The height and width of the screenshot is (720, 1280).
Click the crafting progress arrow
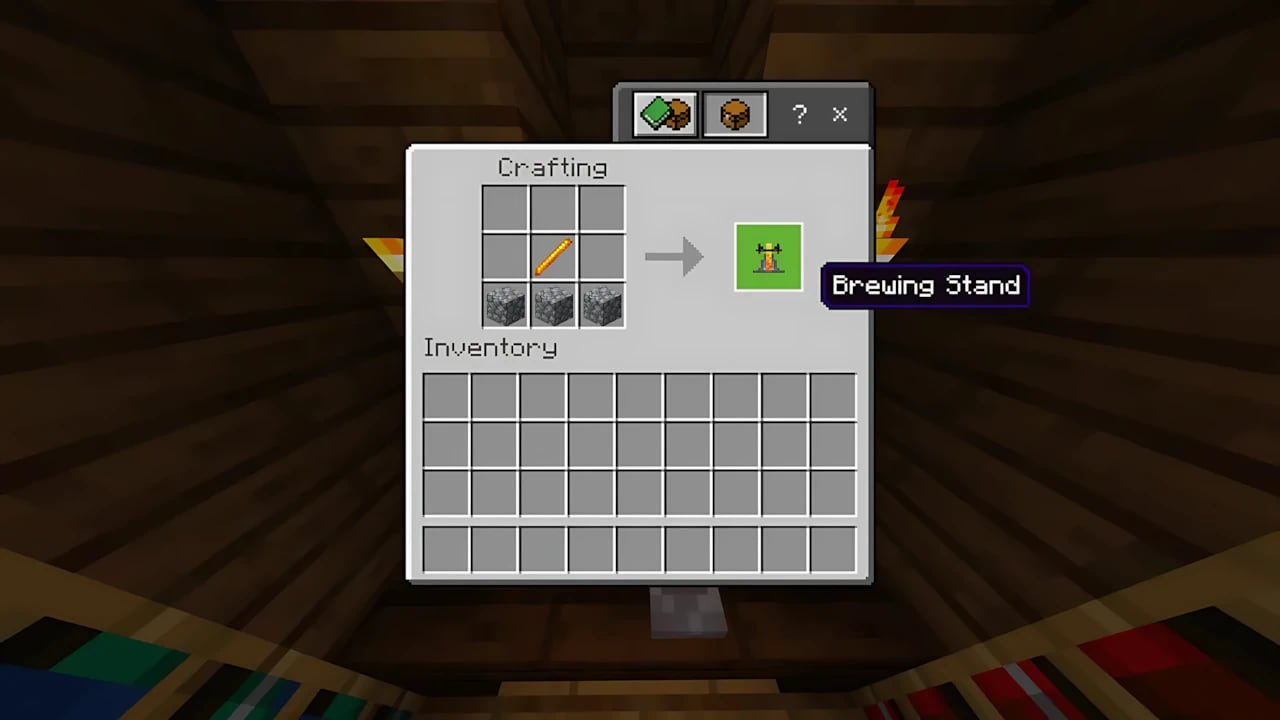coord(675,256)
